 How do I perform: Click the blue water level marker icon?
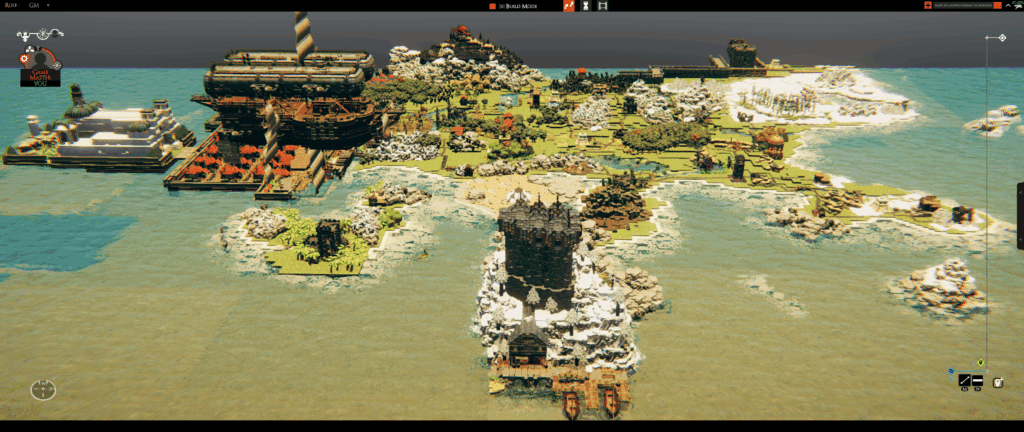[951, 370]
